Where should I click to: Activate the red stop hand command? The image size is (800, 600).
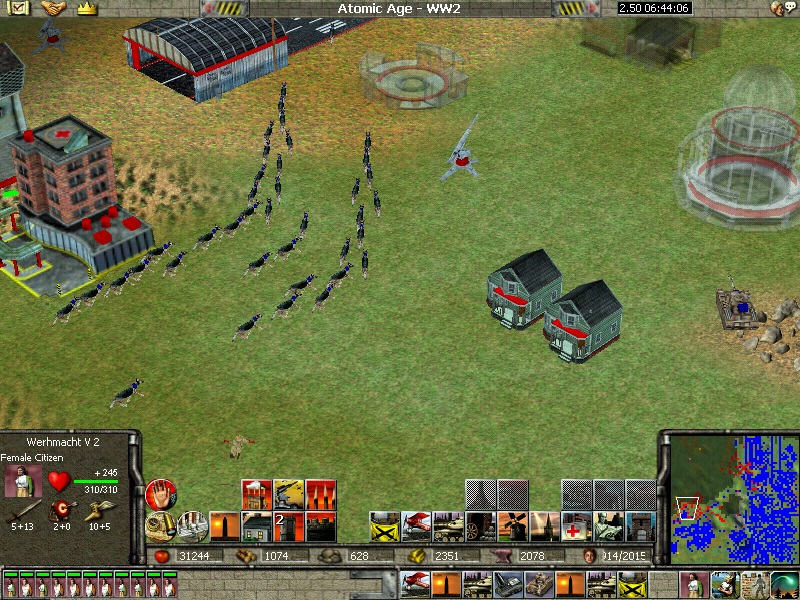pyautogui.click(x=160, y=494)
